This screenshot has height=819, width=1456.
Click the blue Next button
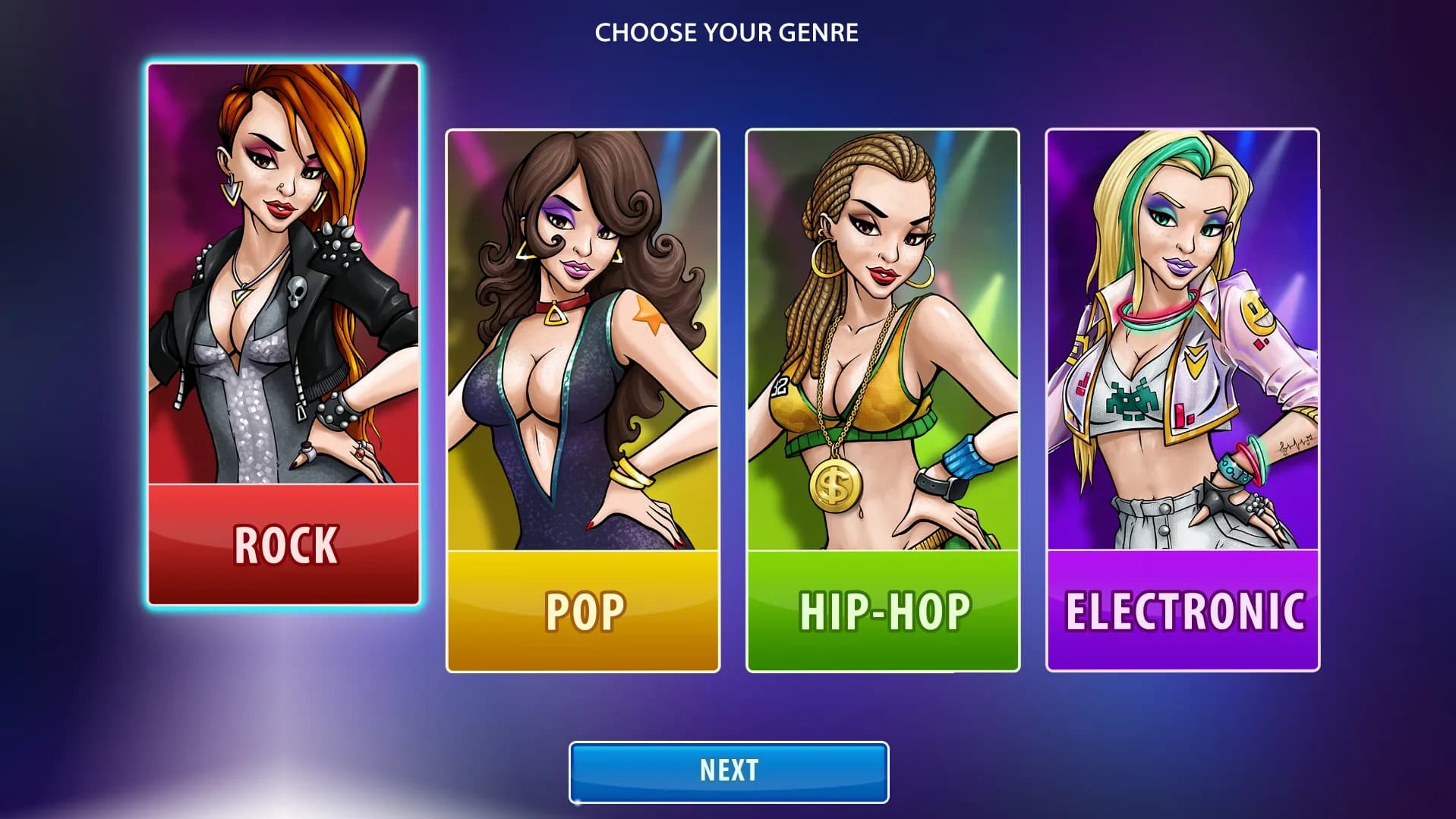[x=728, y=771]
